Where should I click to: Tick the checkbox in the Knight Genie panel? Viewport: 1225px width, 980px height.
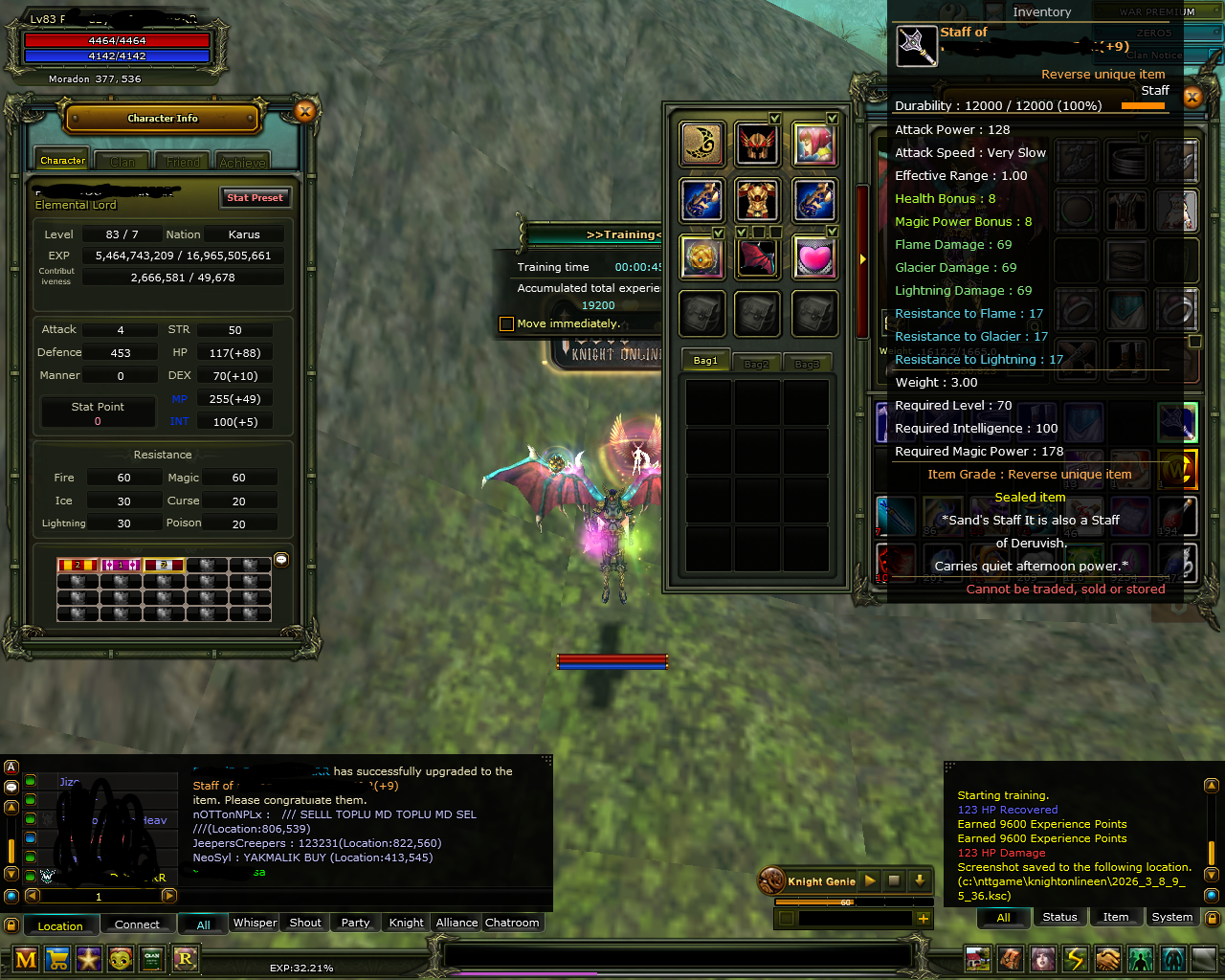tap(787, 918)
